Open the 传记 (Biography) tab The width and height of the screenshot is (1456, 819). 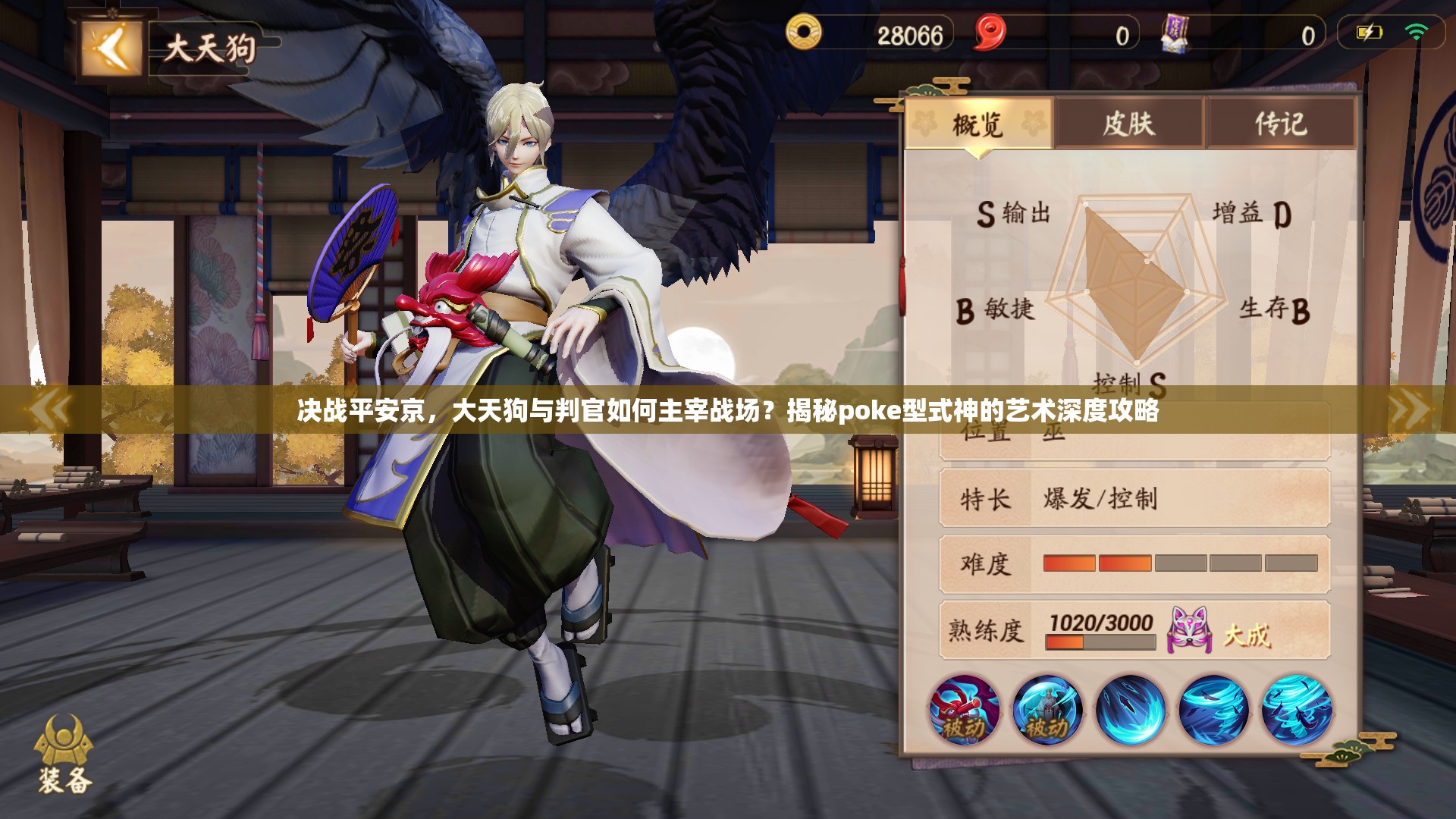click(1283, 123)
